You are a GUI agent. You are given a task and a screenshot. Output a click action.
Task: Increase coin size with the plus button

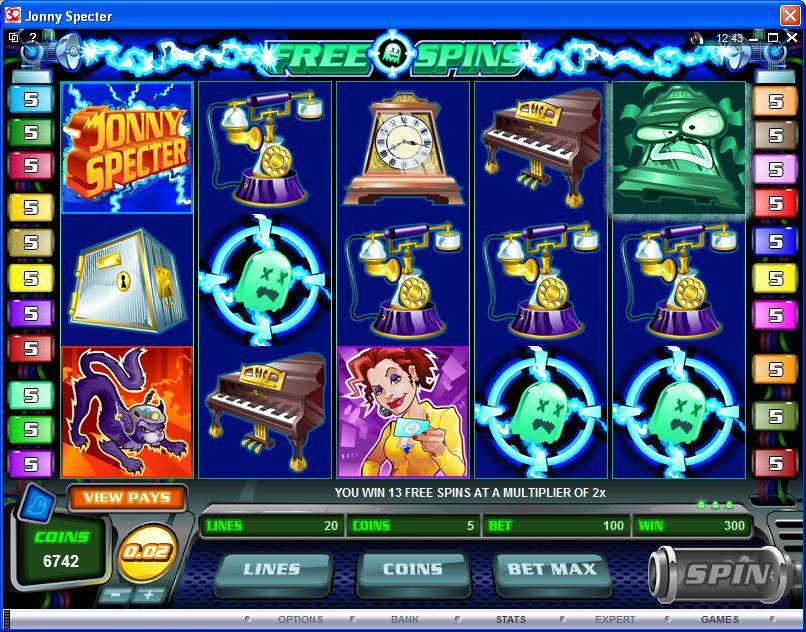coord(149,595)
